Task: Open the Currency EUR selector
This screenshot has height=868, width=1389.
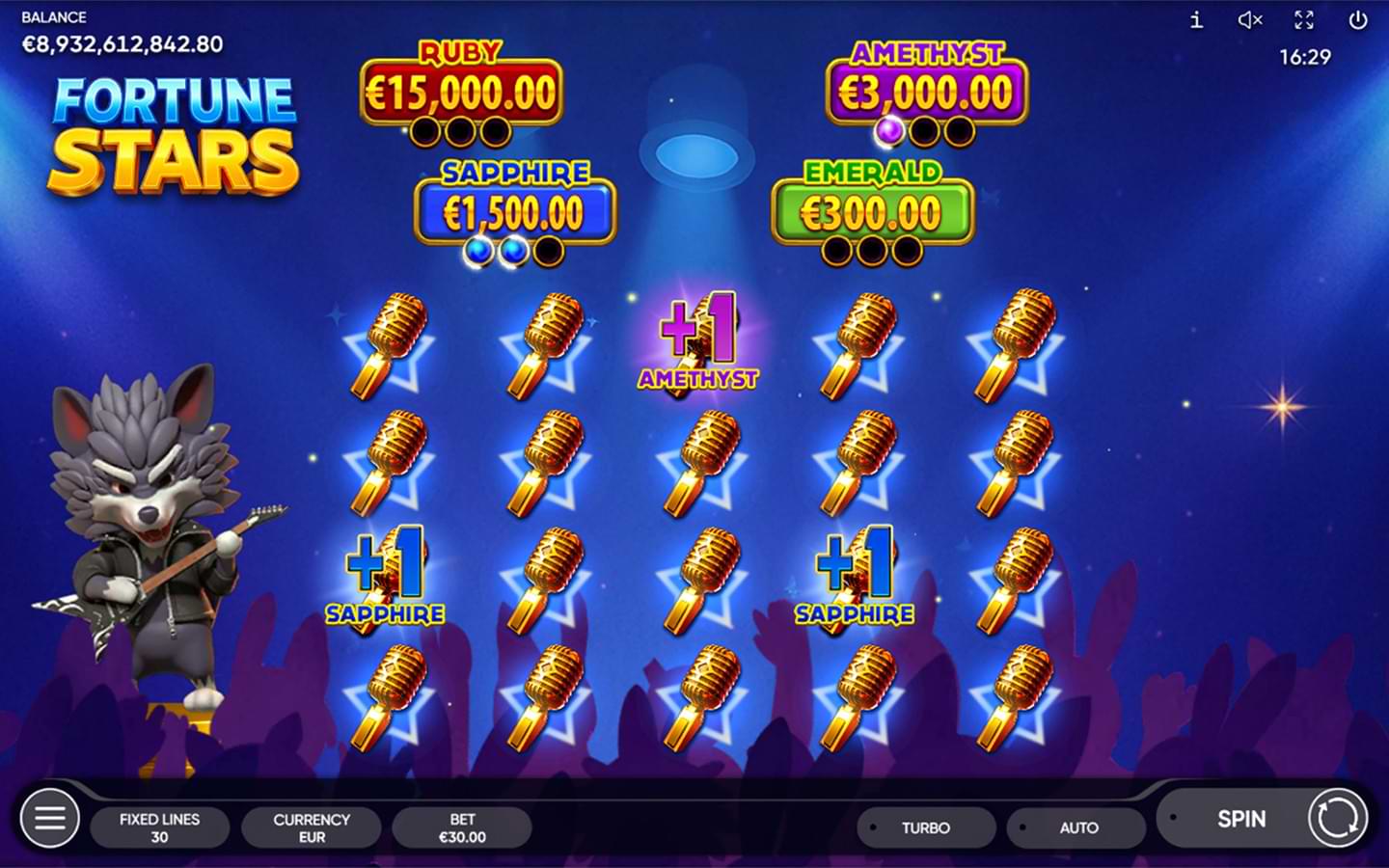Action: [x=312, y=827]
